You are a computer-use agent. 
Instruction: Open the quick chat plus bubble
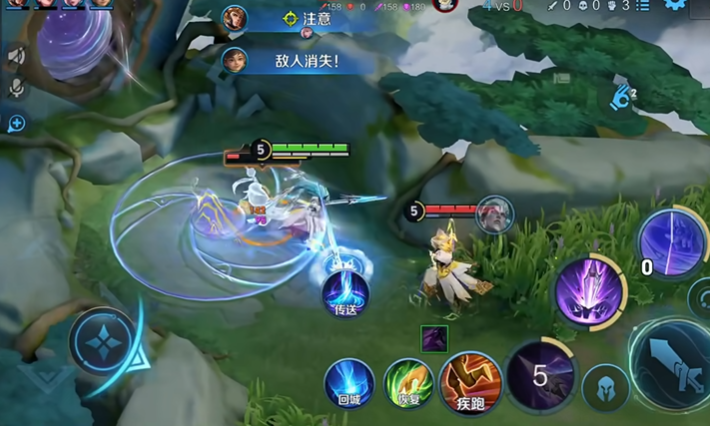pyautogui.click(x=16, y=123)
